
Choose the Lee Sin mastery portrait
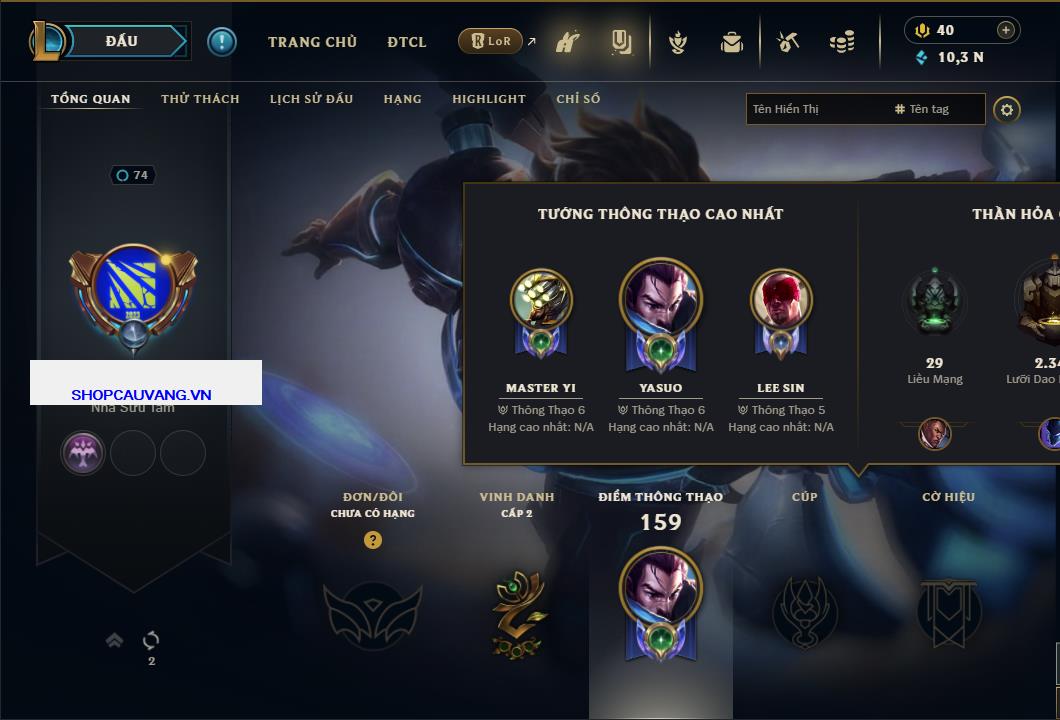coord(781,300)
